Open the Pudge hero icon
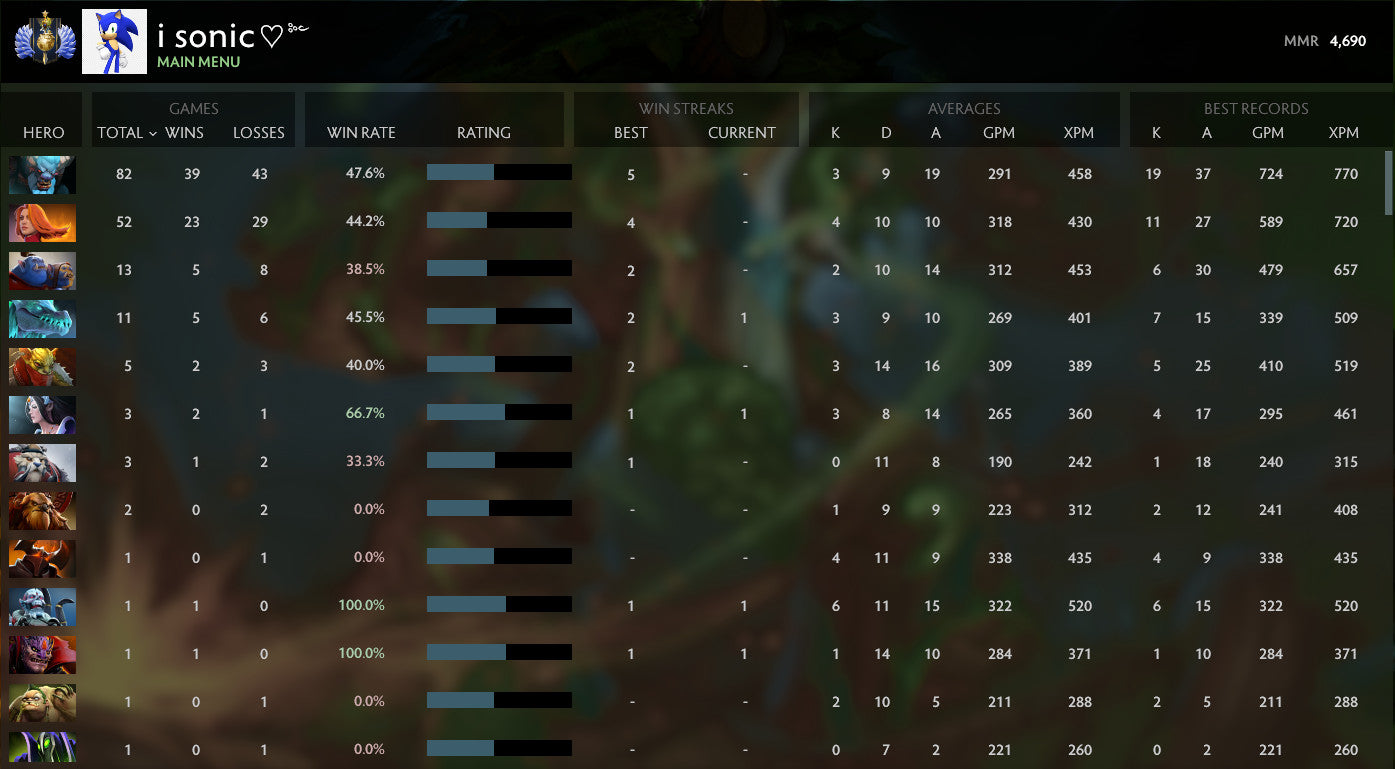The height and width of the screenshot is (769, 1395). pos(42,702)
